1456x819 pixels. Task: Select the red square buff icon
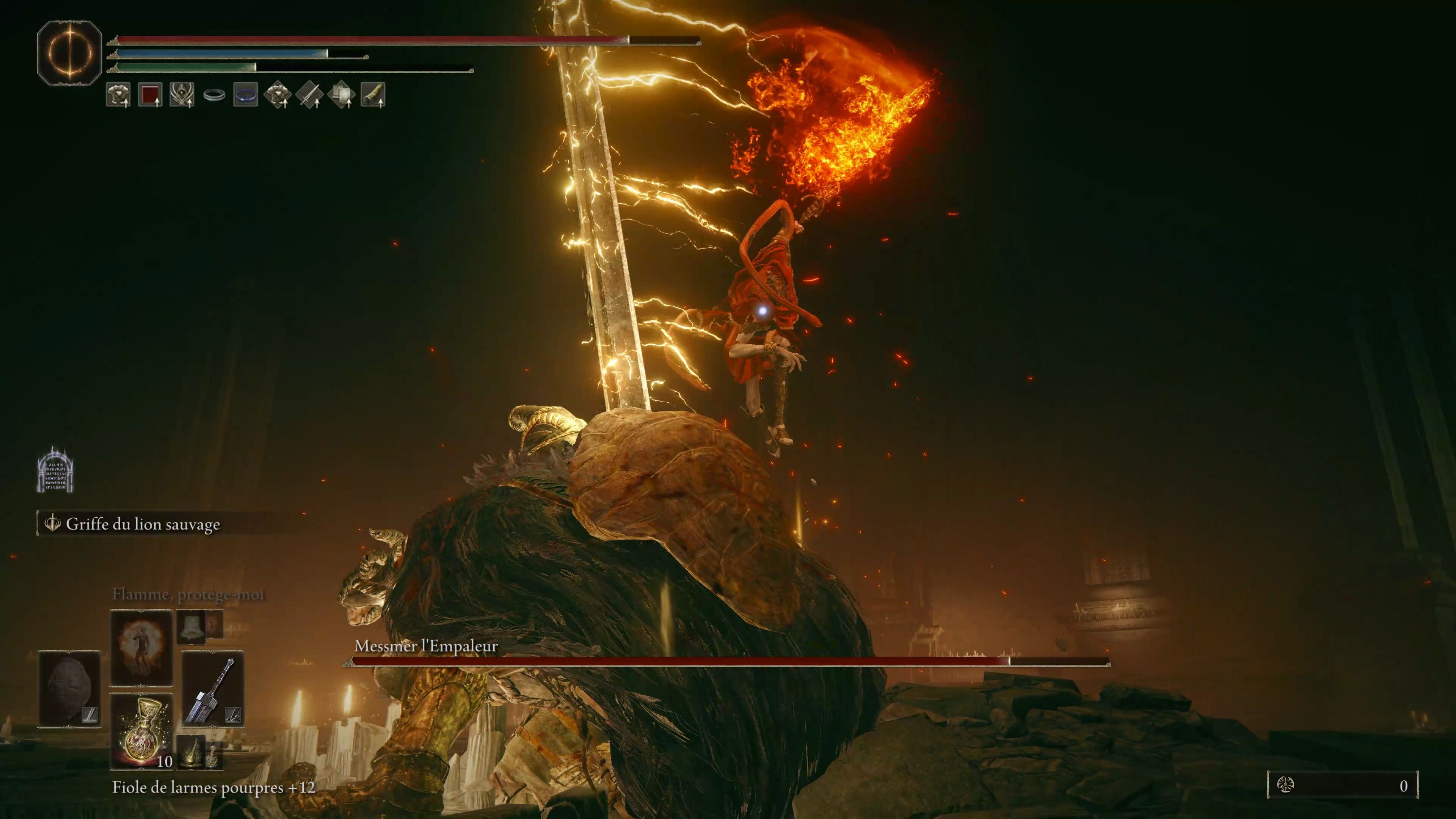pyautogui.click(x=150, y=95)
